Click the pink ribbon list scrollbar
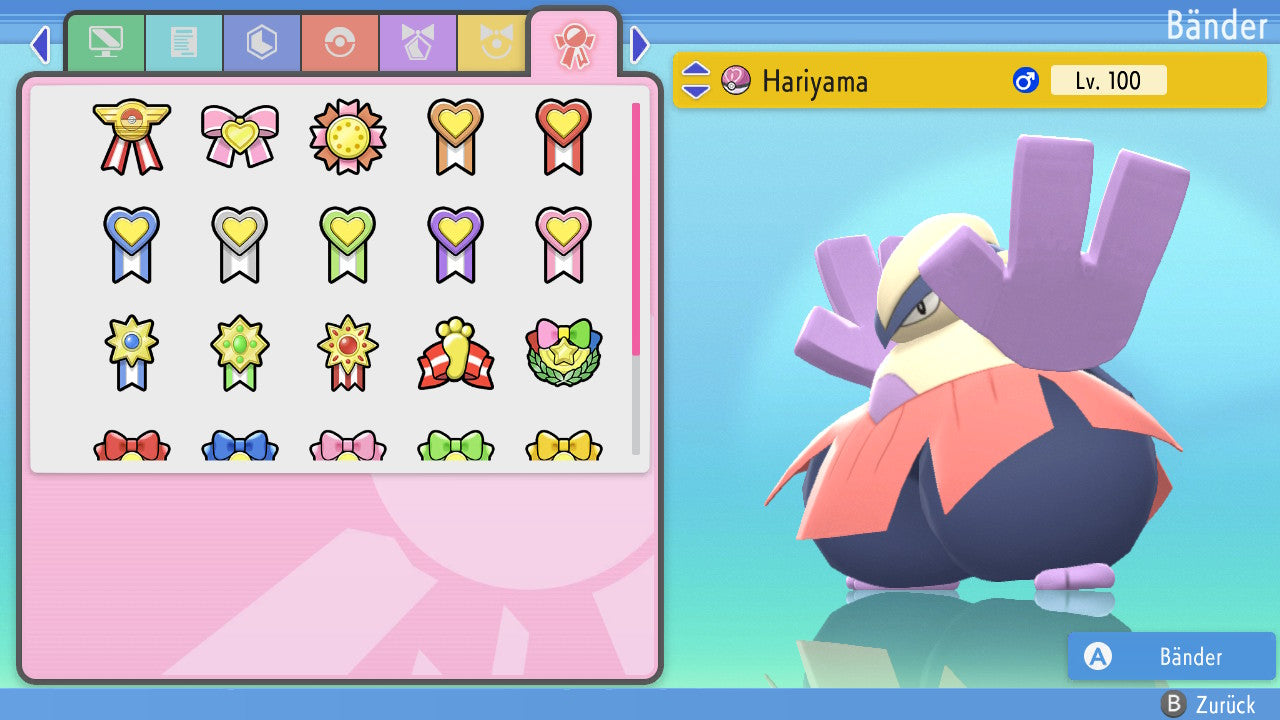1280x720 pixels. 636,228
